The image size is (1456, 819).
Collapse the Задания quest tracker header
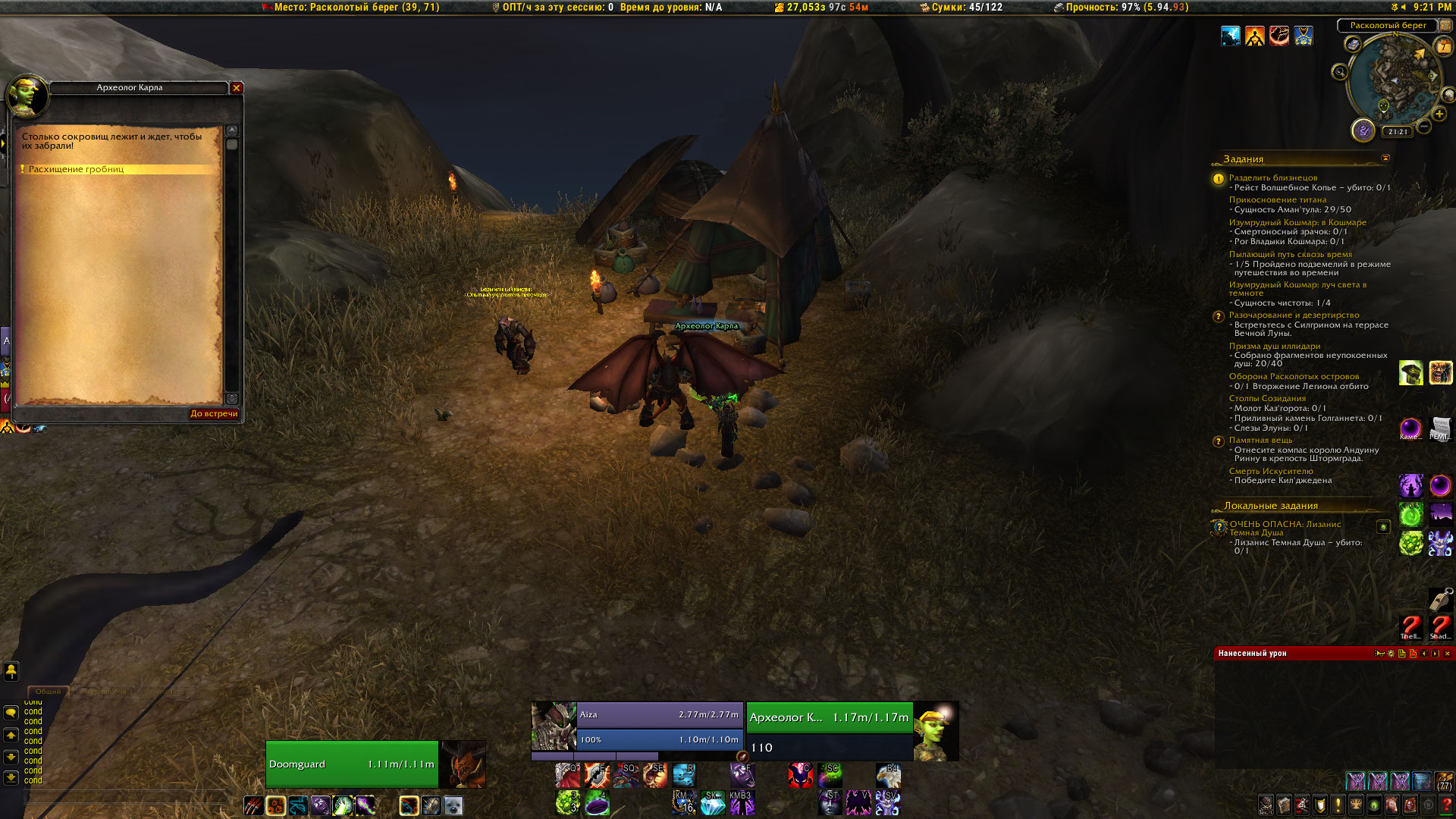[x=1385, y=158]
